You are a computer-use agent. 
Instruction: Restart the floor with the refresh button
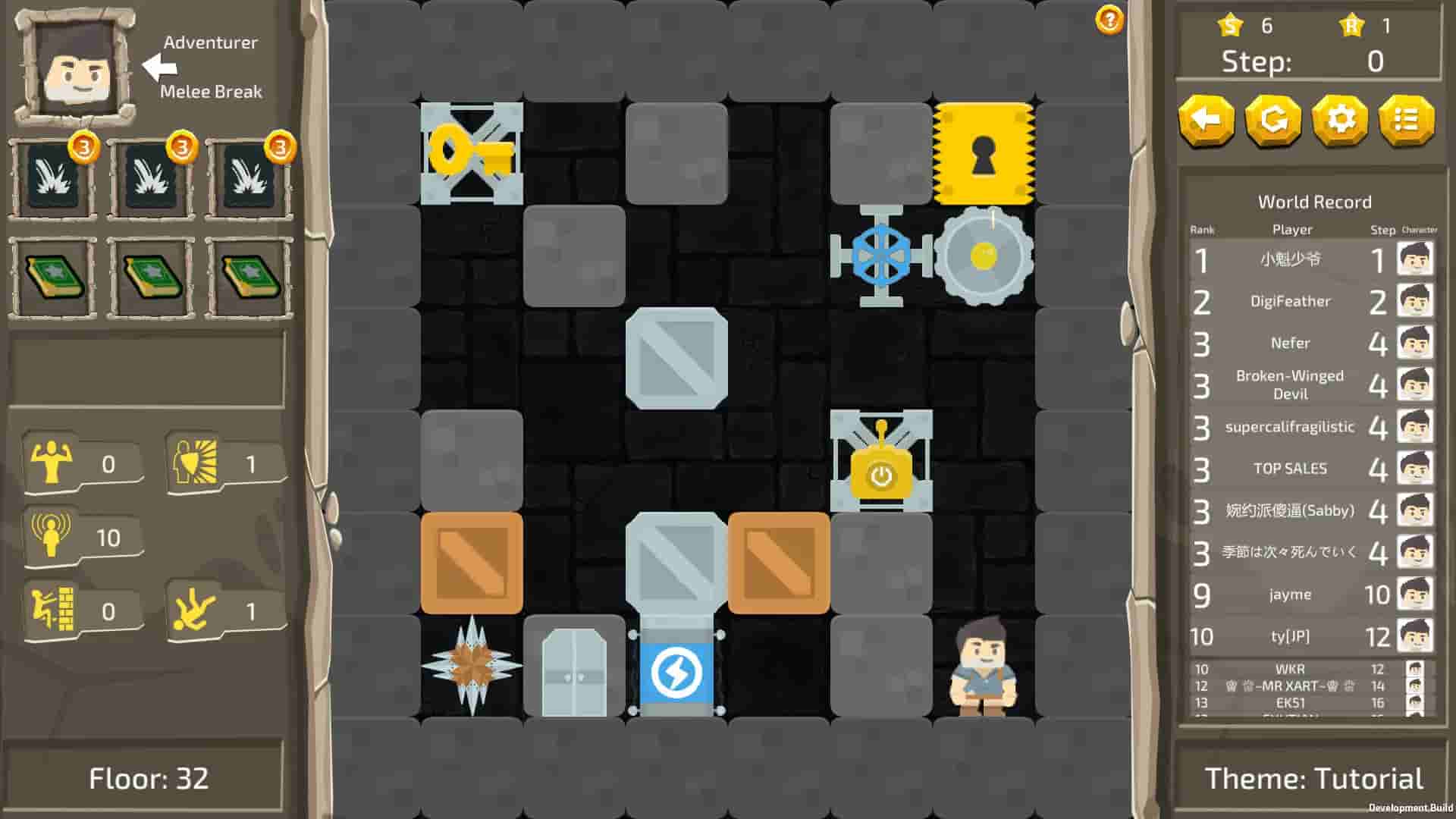click(x=1274, y=119)
